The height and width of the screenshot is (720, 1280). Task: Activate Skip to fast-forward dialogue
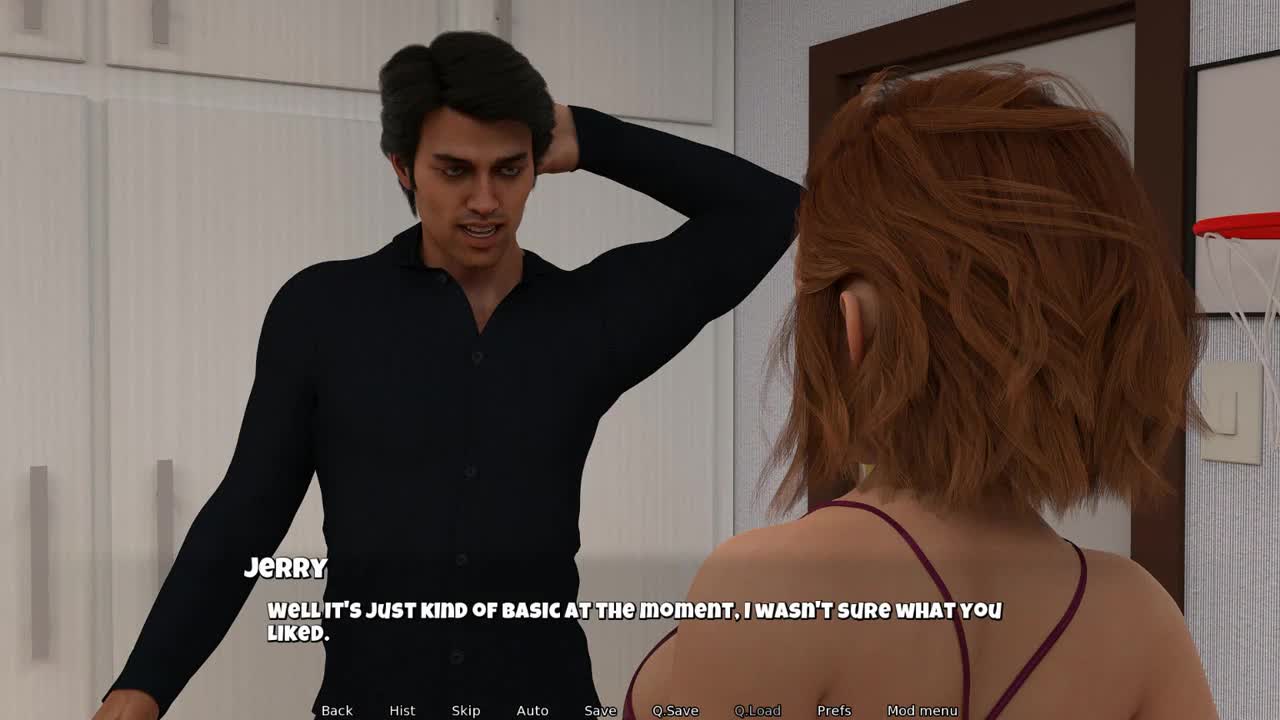coord(466,710)
